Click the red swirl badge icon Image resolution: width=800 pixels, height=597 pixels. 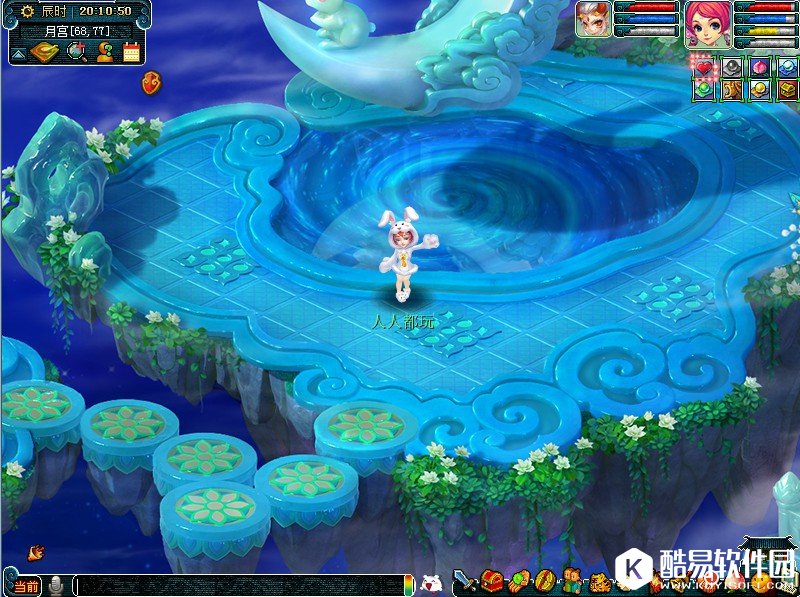(152, 80)
